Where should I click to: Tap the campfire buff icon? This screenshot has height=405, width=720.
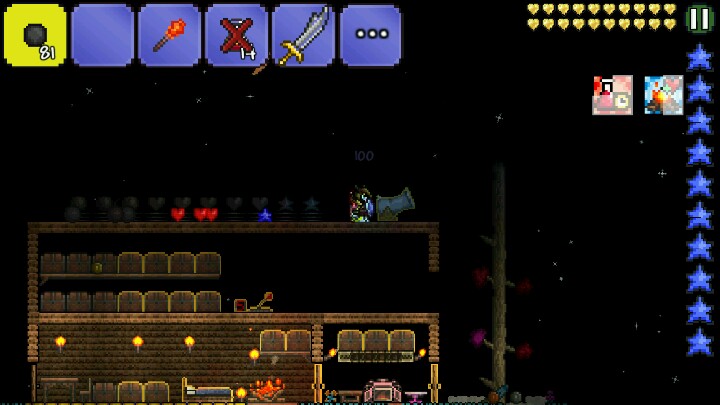(663, 95)
